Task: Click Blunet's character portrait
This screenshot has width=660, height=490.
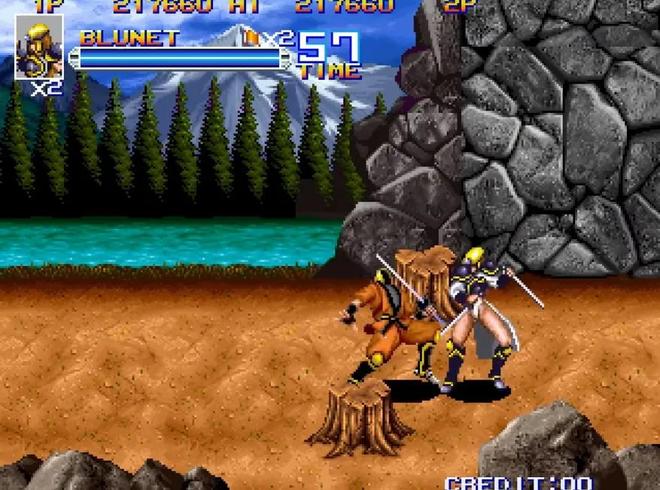Action: point(40,46)
